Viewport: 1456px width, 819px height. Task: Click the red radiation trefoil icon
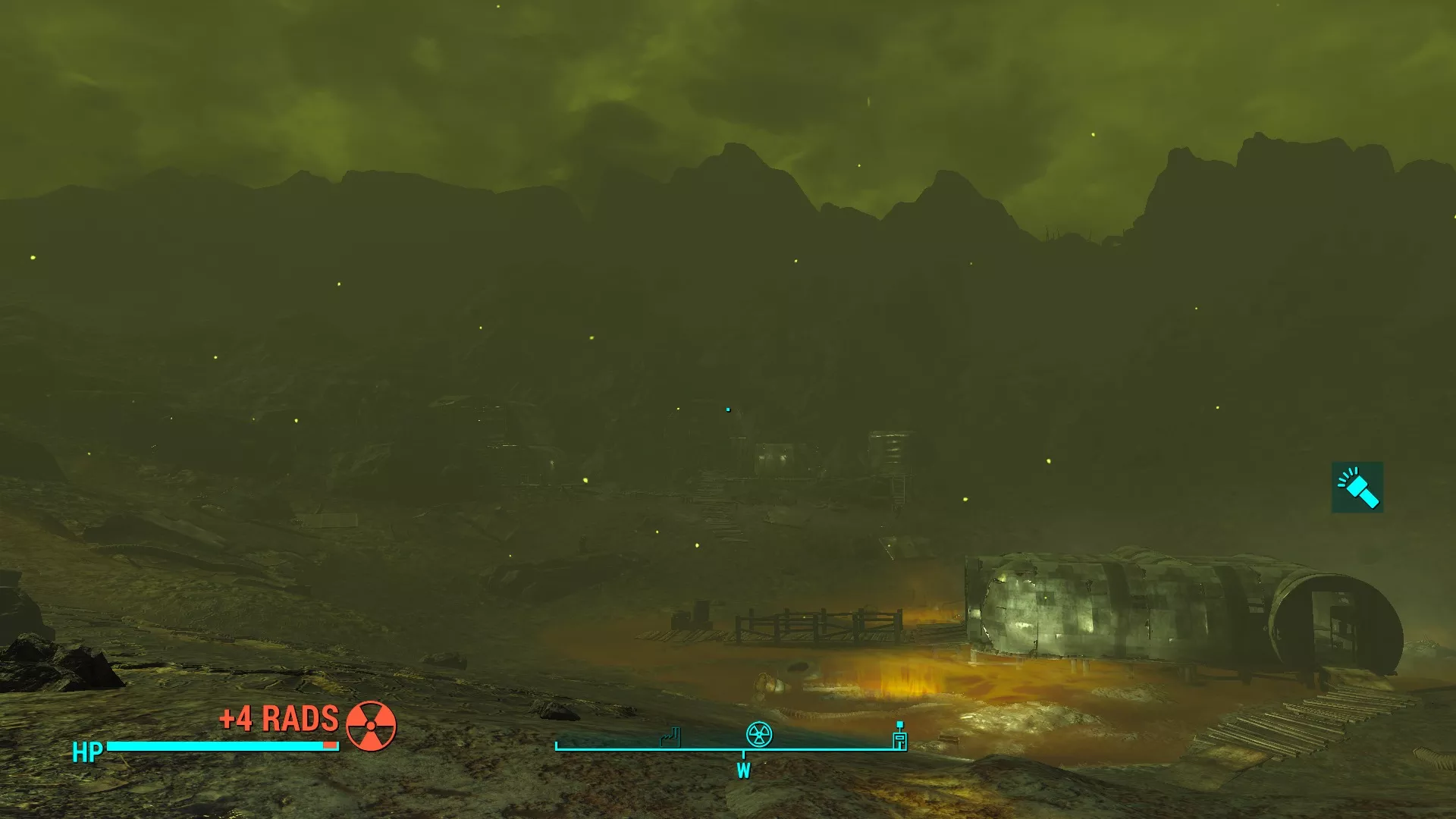pyautogui.click(x=371, y=726)
